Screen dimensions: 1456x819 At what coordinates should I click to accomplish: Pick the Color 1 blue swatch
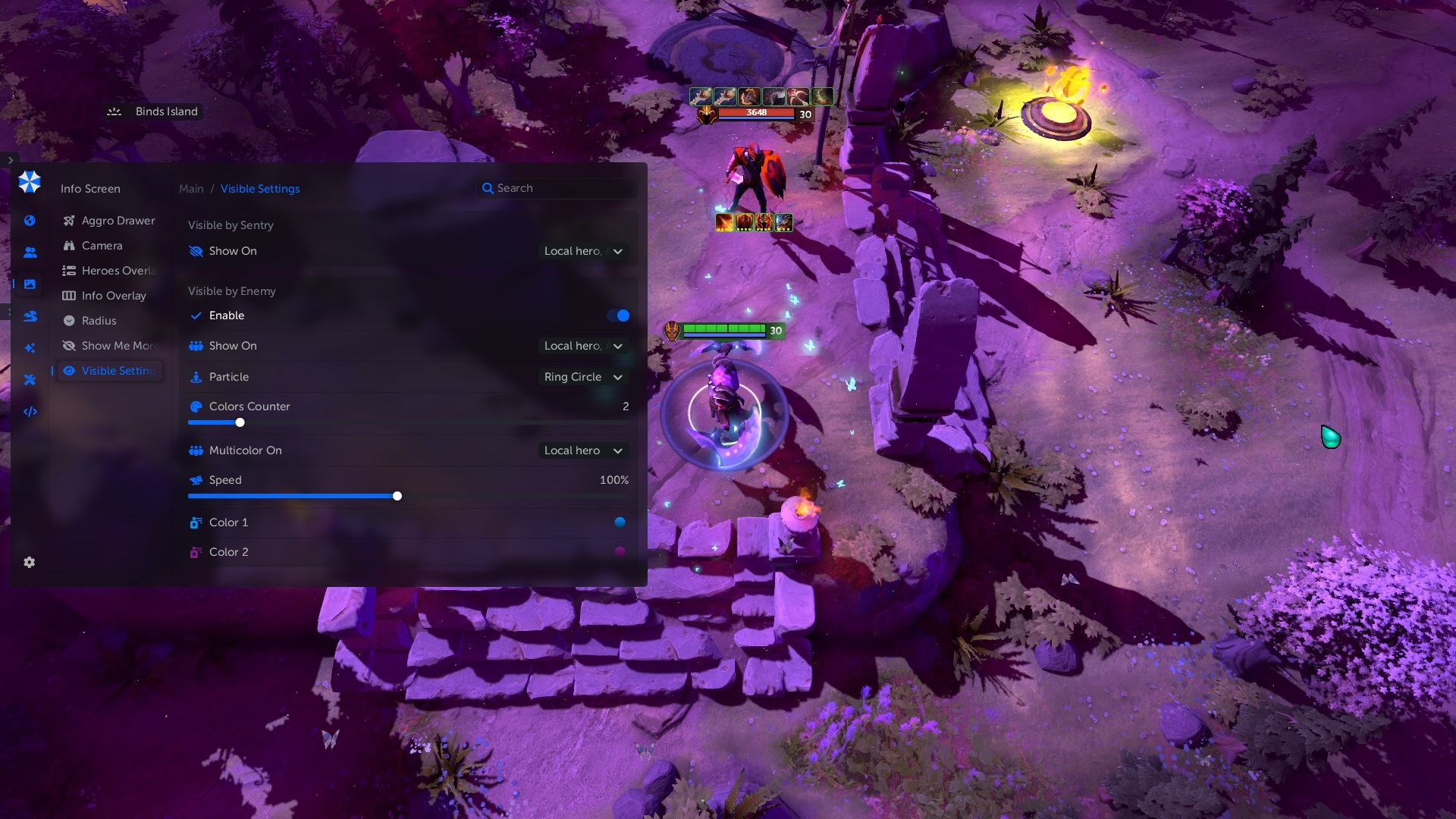tap(620, 522)
